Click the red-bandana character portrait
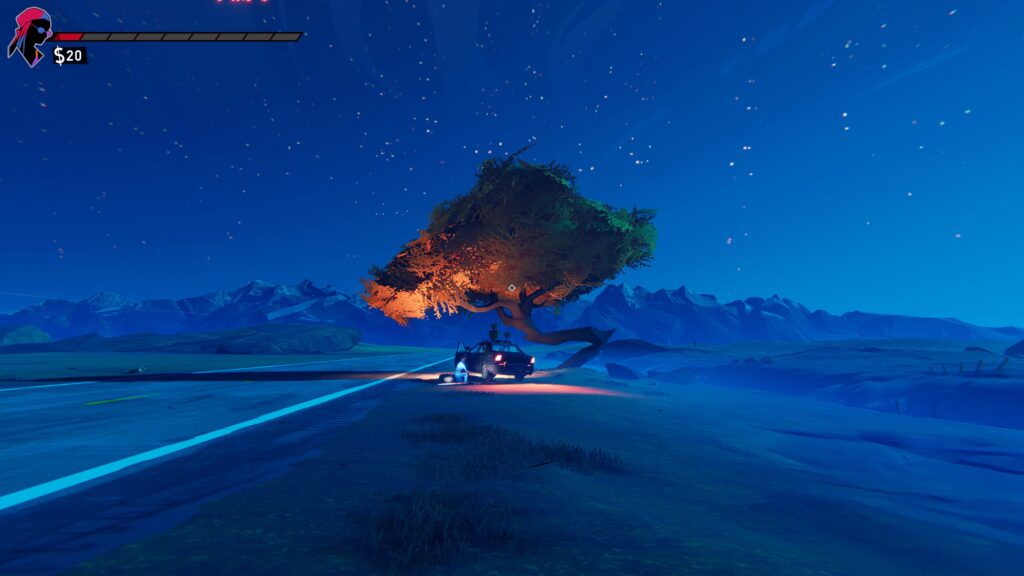This screenshot has height=576, width=1024. click(29, 35)
